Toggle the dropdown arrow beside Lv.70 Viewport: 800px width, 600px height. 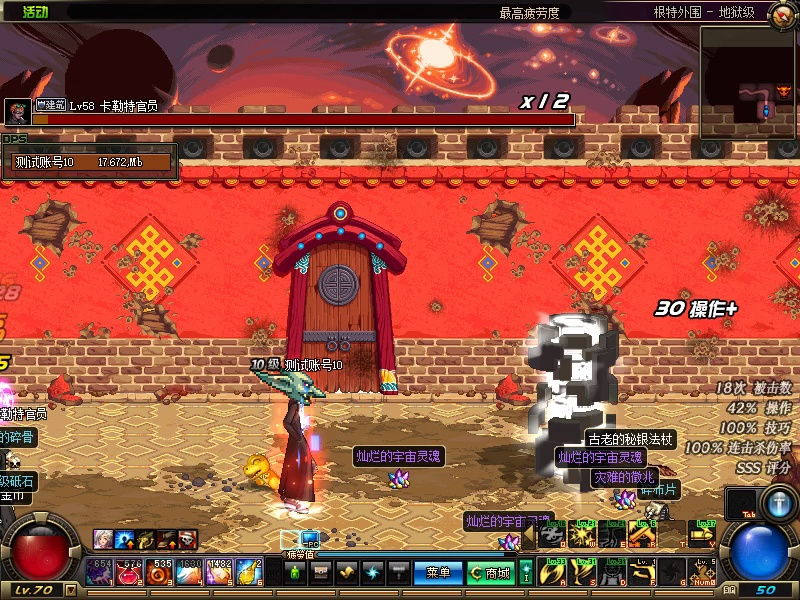(x=70, y=590)
